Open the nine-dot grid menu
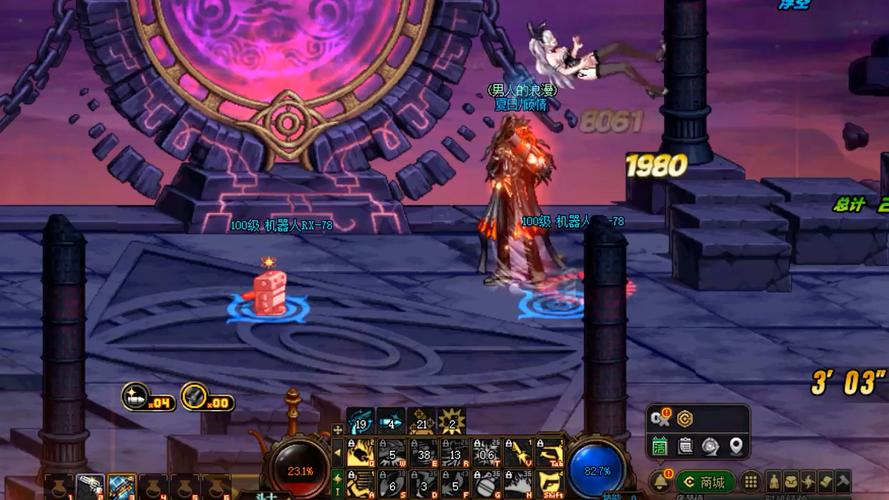This screenshot has width=889, height=500. [750, 482]
